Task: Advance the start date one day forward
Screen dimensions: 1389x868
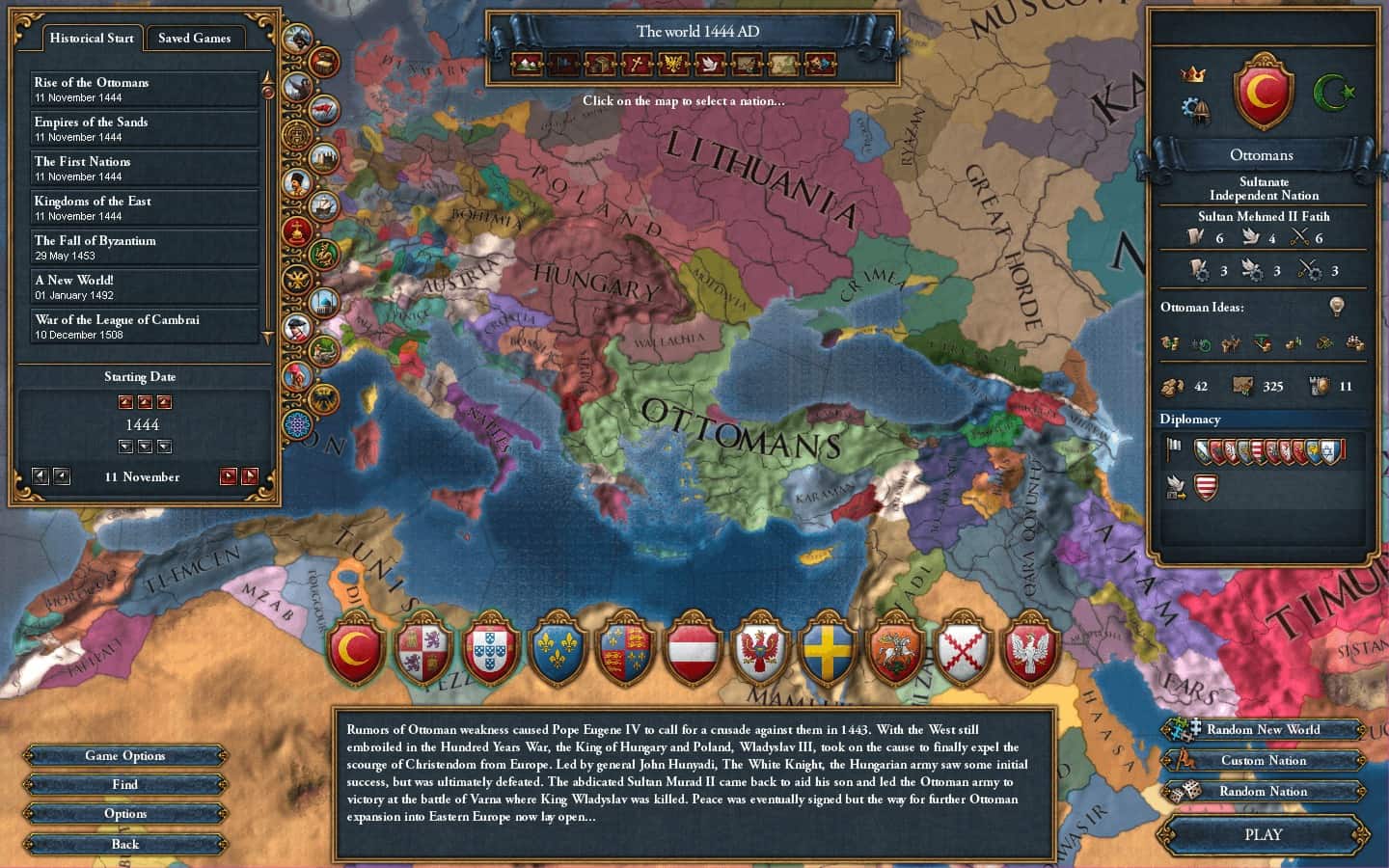Action: pos(229,476)
